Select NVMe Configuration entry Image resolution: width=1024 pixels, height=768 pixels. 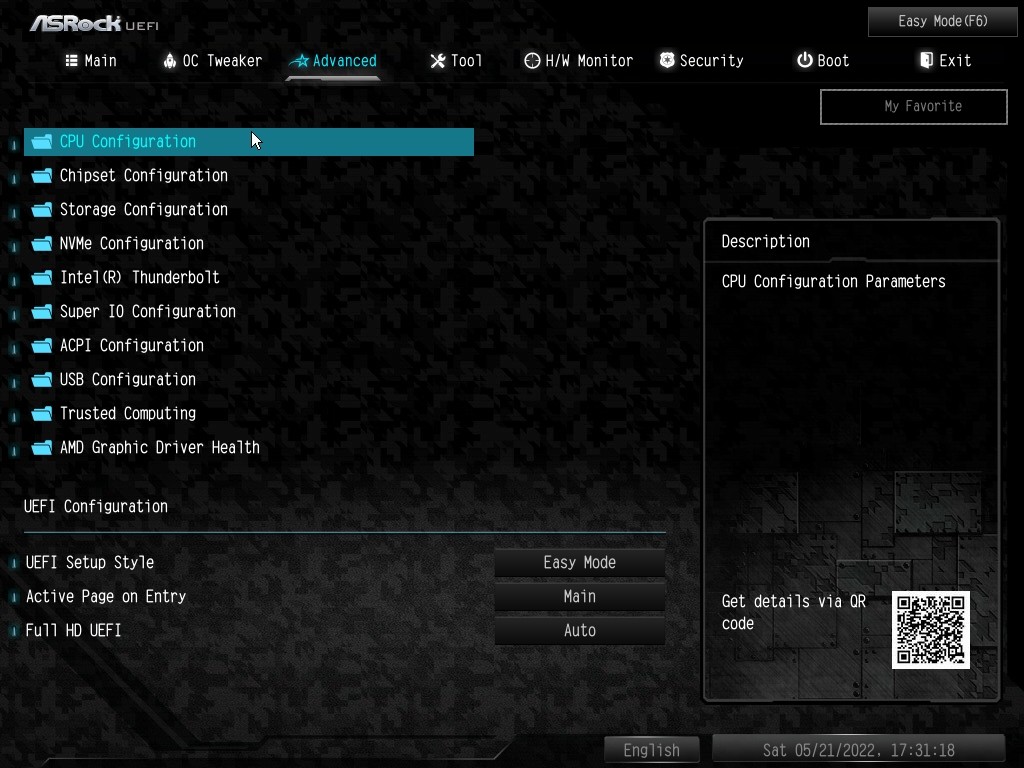click(x=131, y=244)
